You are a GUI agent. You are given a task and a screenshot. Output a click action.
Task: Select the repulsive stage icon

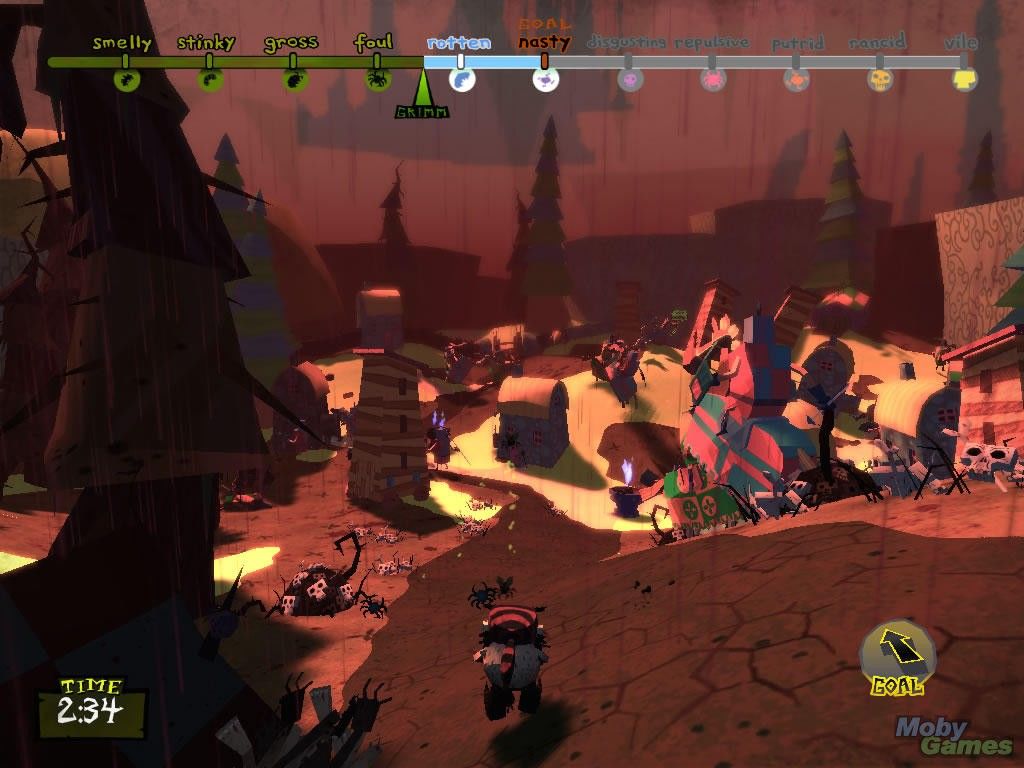pos(713,80)
